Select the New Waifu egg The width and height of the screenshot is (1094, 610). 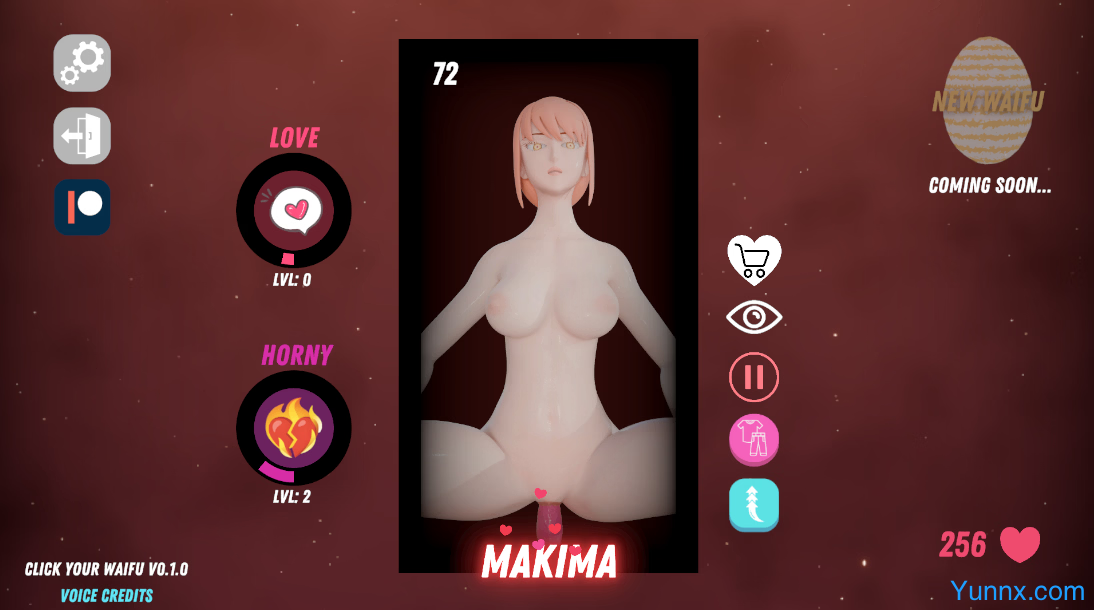click(x=988, y=101)
